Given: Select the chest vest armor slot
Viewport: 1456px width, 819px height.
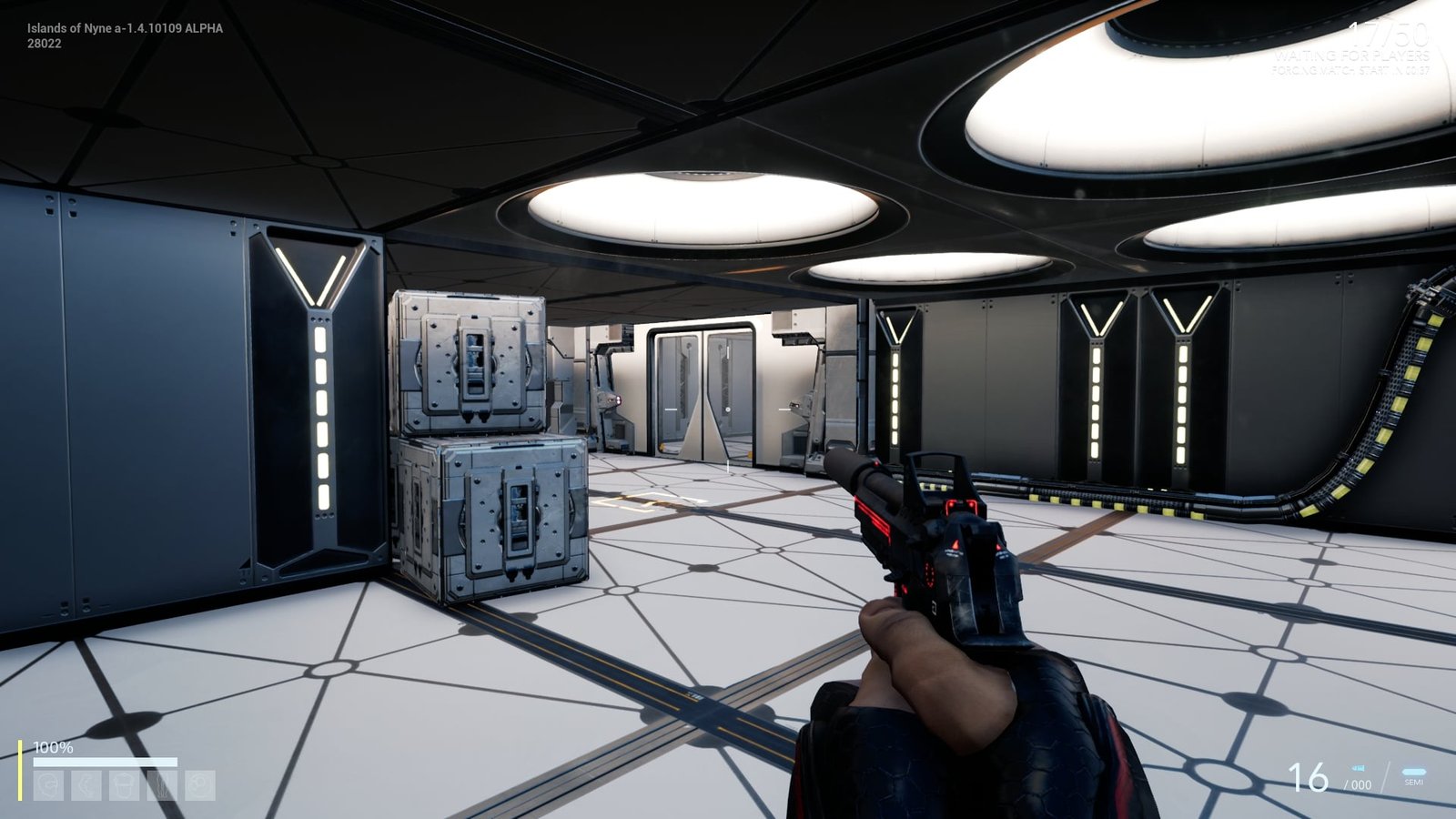Looking at the screenshot, I should pos(125,785).
